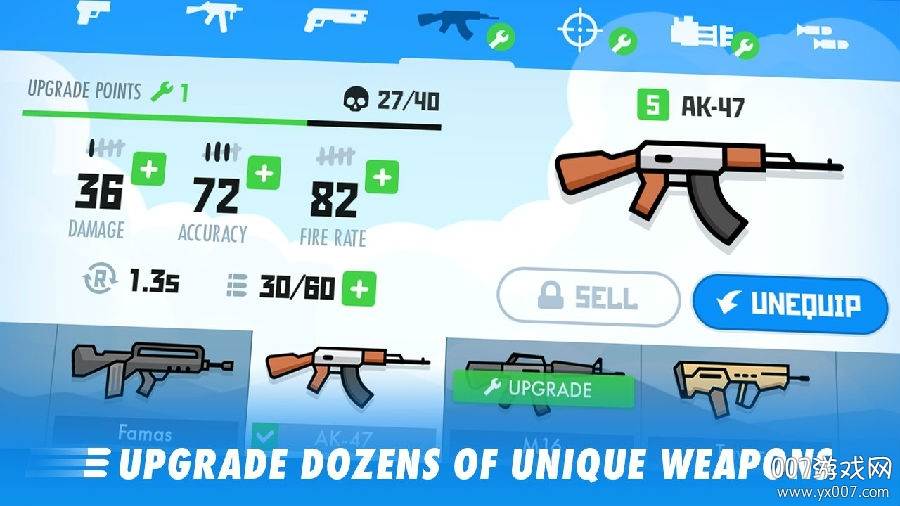The height and width of the screenshot is (506, 900).
Task: Unequip the AK-47
Action: coord(790,304)
